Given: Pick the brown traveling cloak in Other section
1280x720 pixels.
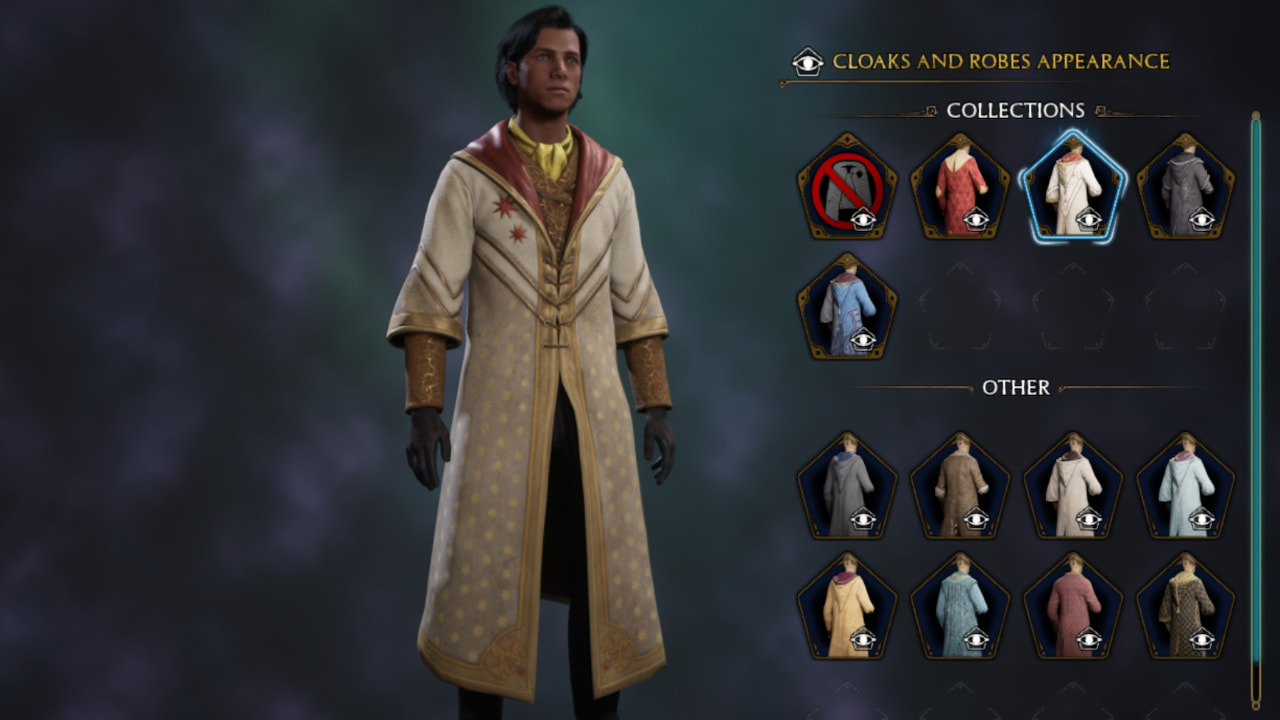Looking at the screenshot, I should (962, 485).
